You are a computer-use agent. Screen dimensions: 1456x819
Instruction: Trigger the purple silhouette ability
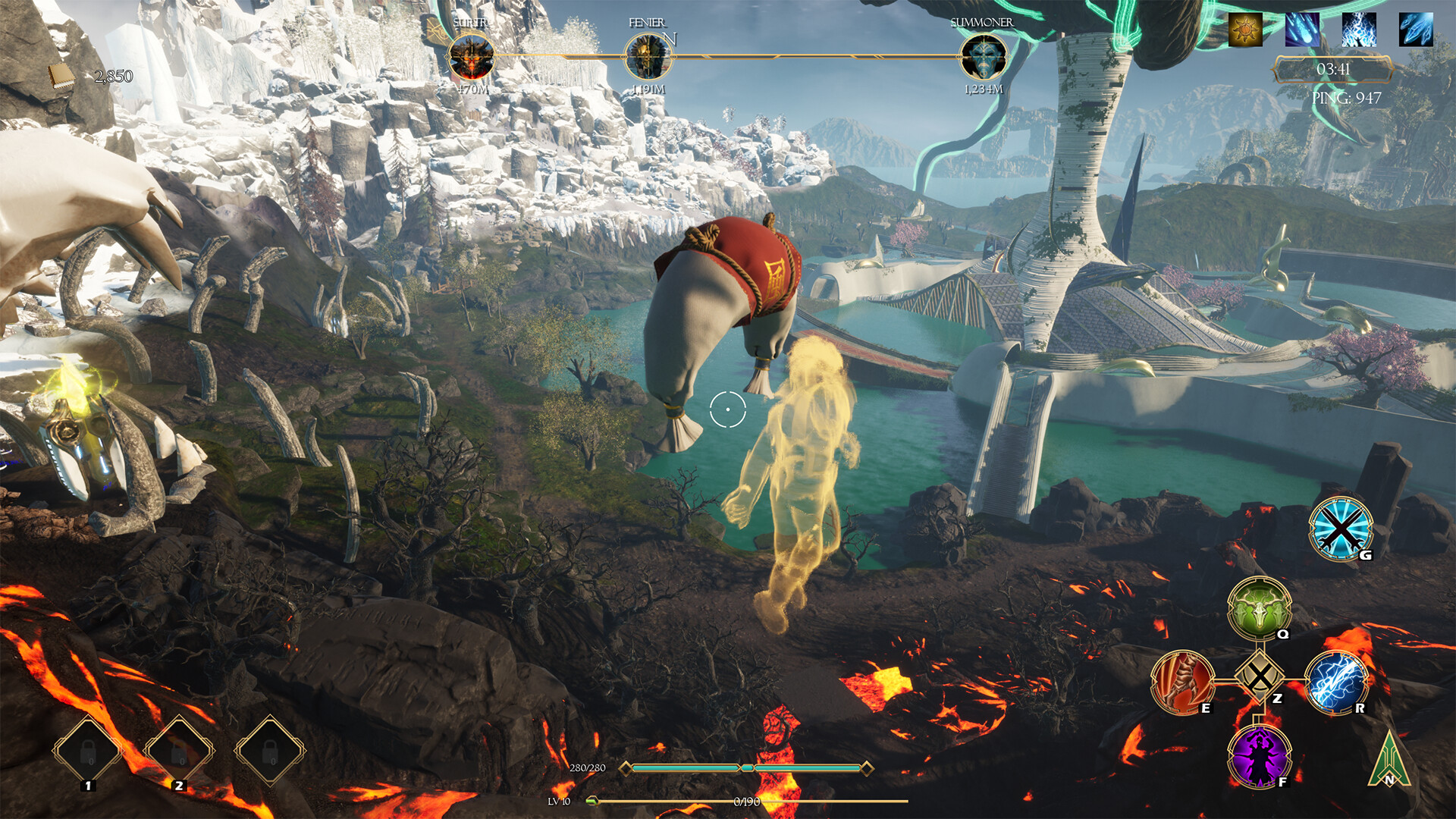point(1259,756)
